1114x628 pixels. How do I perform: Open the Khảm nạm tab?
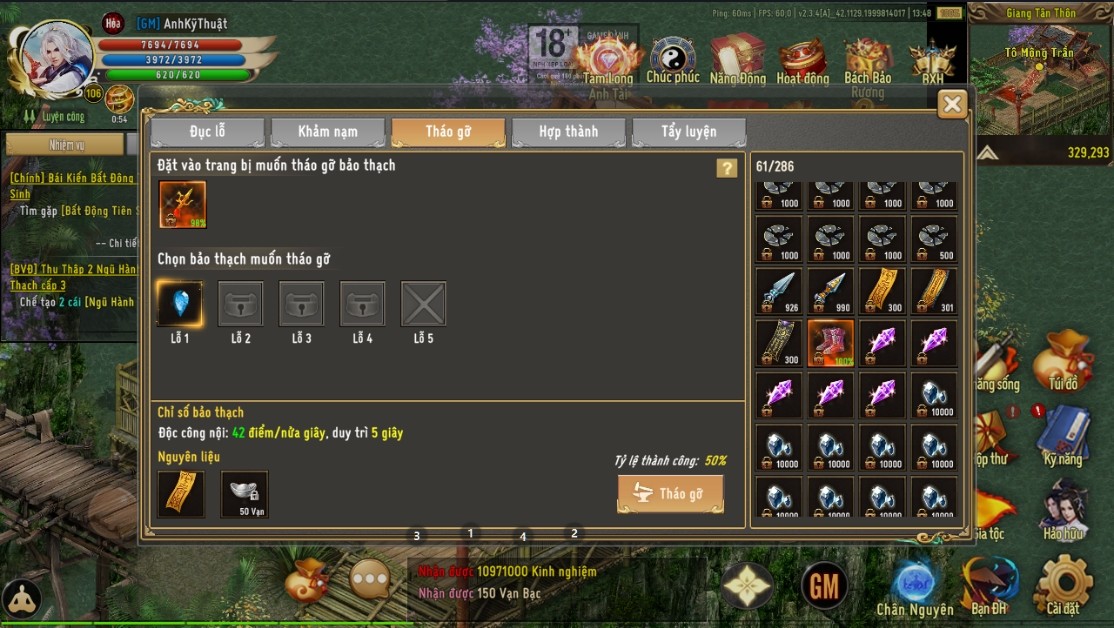tap(328, 132)
